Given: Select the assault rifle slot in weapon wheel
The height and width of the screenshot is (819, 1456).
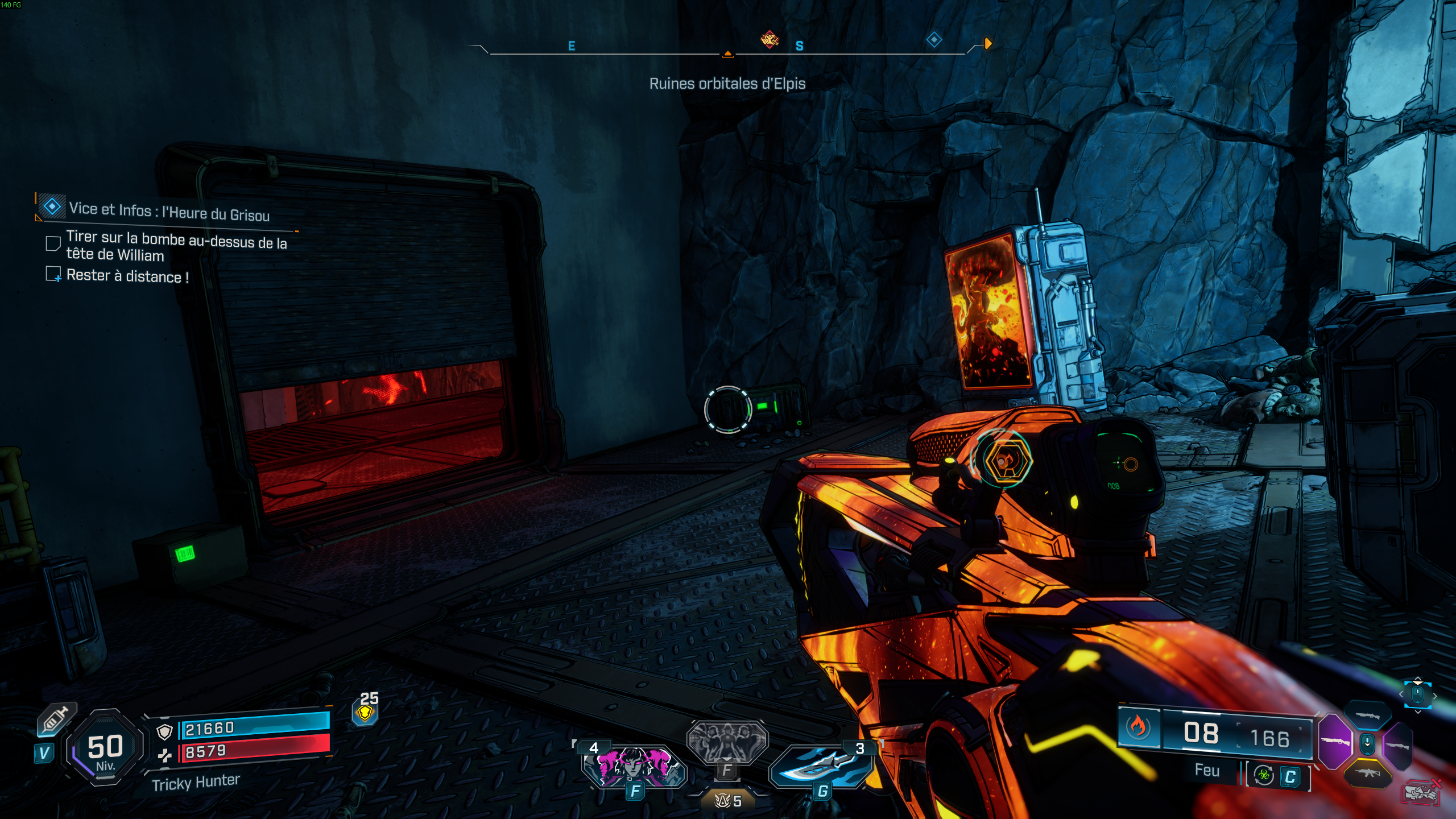Looking at the screenshot, I should coord(1367,773).
